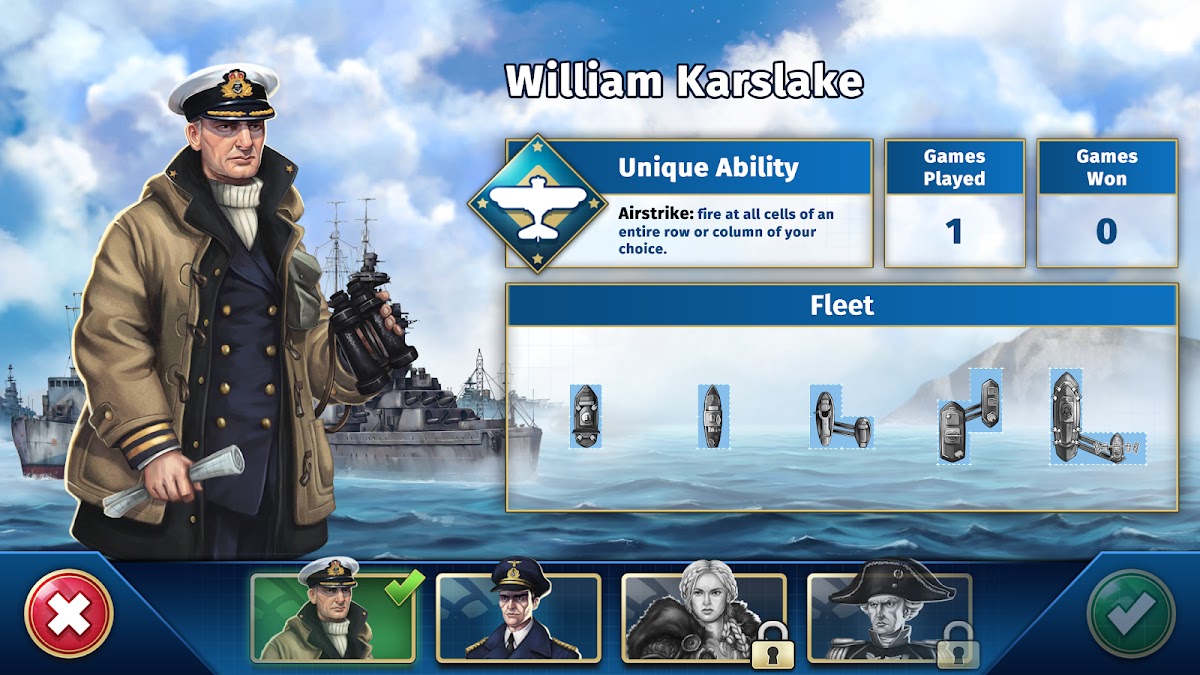Tap the Airstrike airplane ability icon
The width and height of the screenshot is (1200, 675).
(x=539, y=204)
